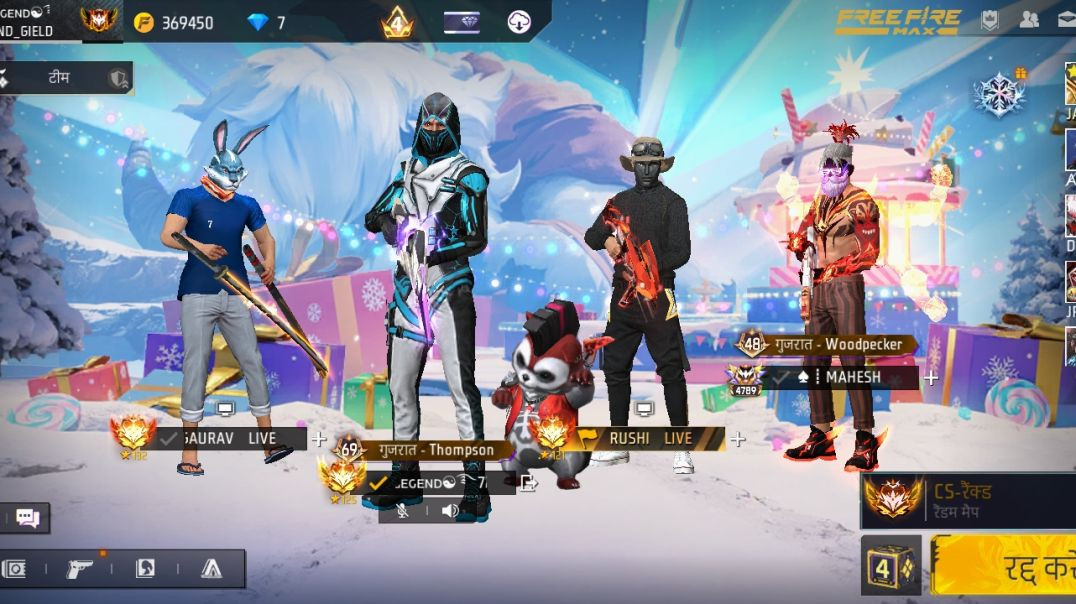Open the weapon pistol menu
This screenshot has height=604, width=1076.
click(x=79, y=568)
